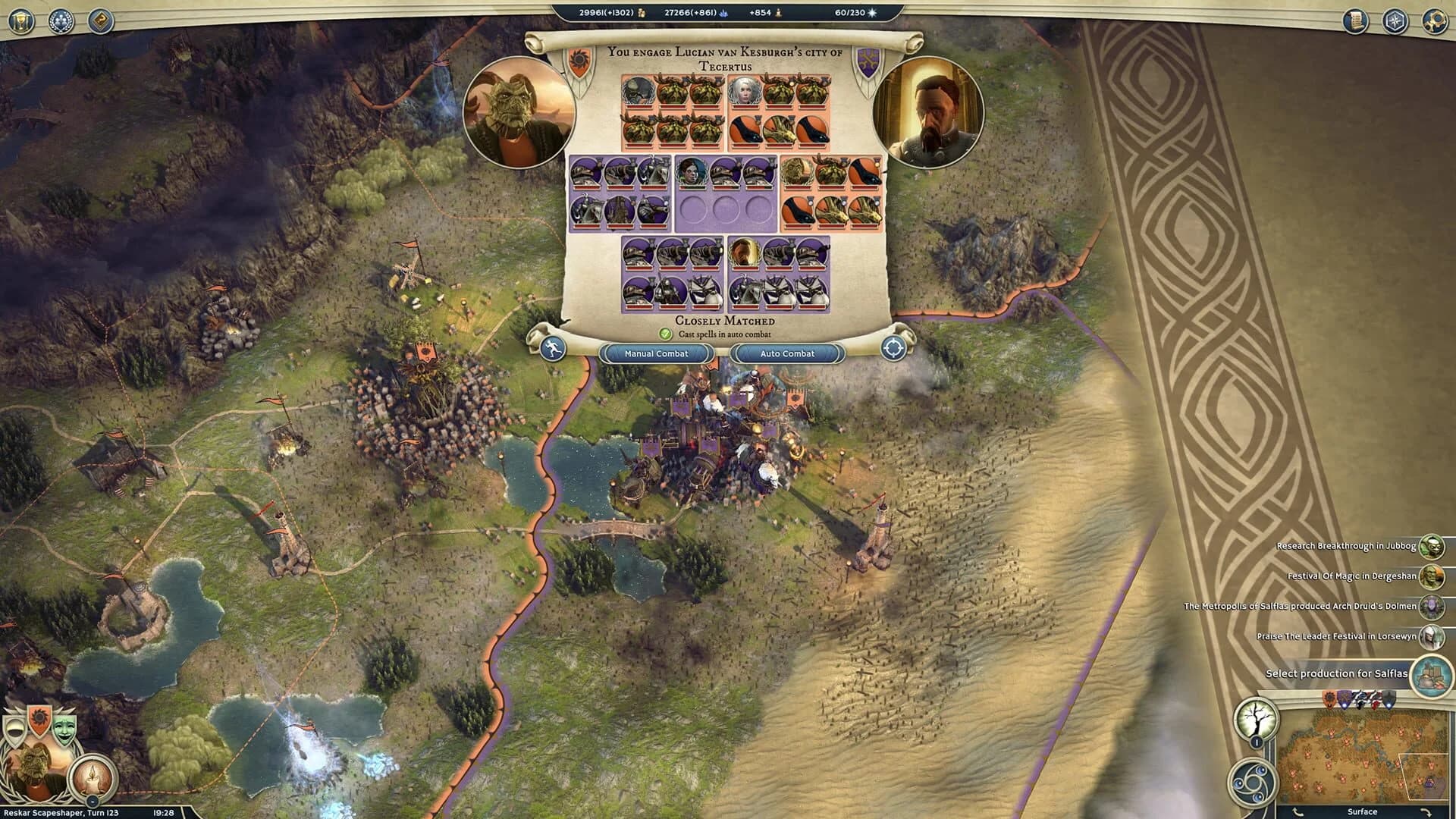
Task: Toggle the theater mask icon bottom-left
Action: click(x=65, y=726)
